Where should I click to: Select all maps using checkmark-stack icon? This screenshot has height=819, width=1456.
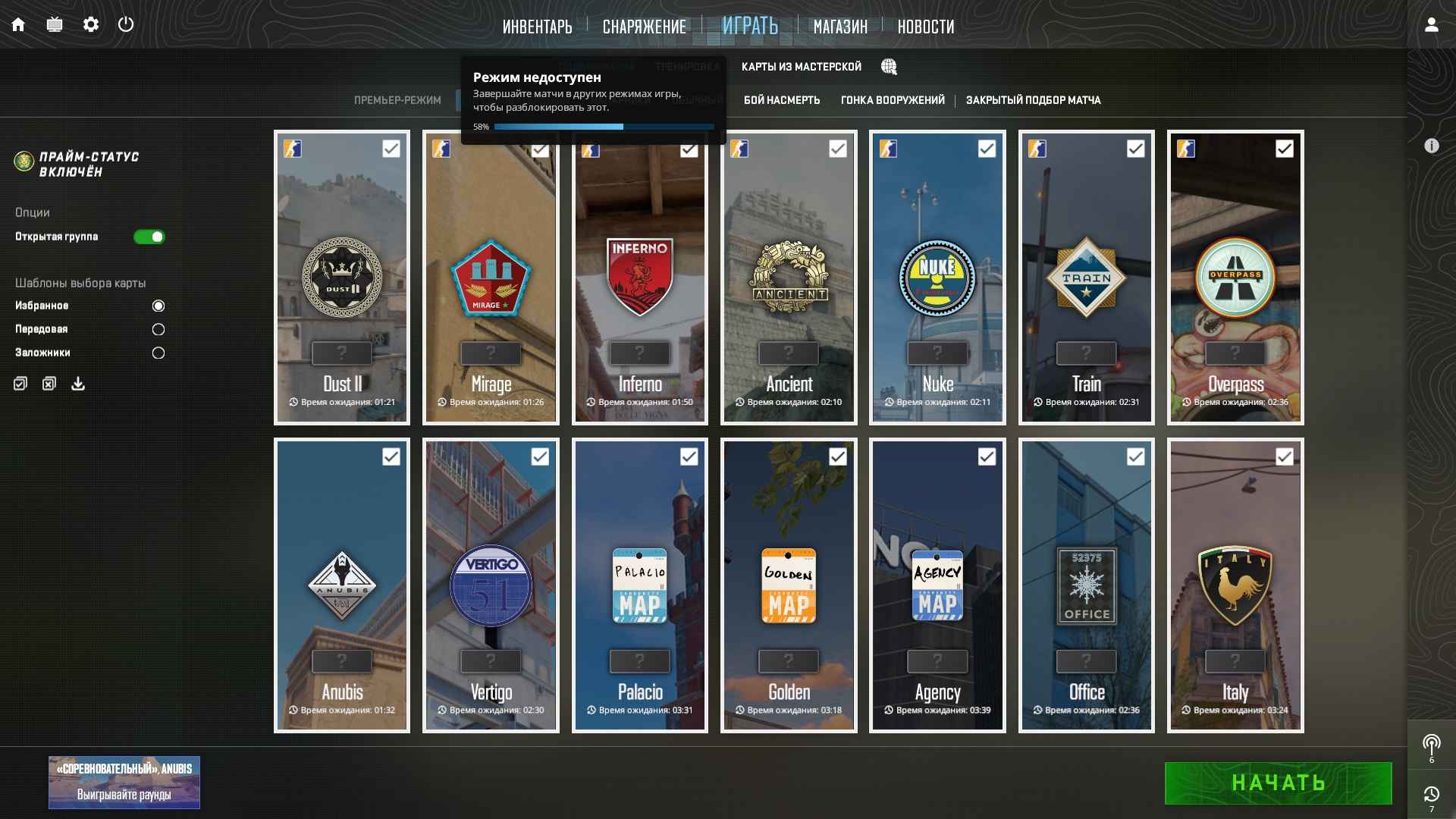tap(20, 384)
